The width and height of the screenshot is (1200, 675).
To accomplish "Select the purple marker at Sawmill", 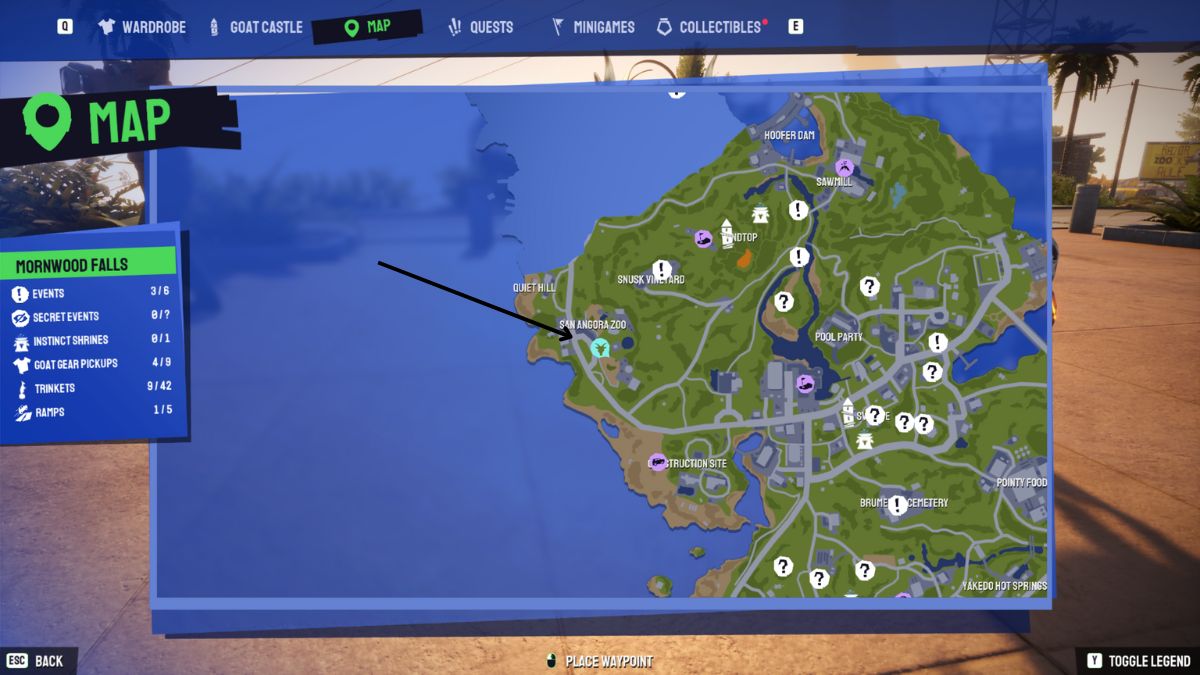I will tap(845, 167).
